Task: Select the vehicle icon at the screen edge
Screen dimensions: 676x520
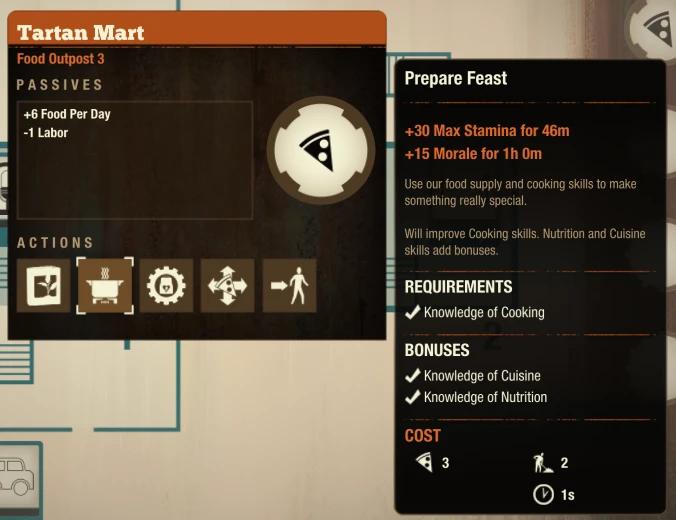Action: (x=16, y=475)
